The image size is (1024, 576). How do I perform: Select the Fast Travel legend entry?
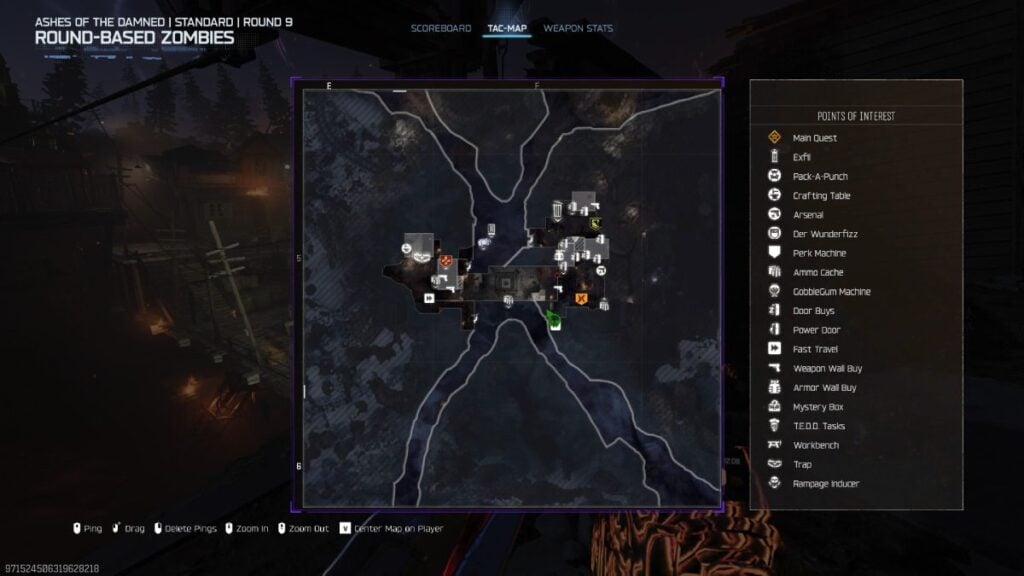pyautogui.click(x=813, y=349)
